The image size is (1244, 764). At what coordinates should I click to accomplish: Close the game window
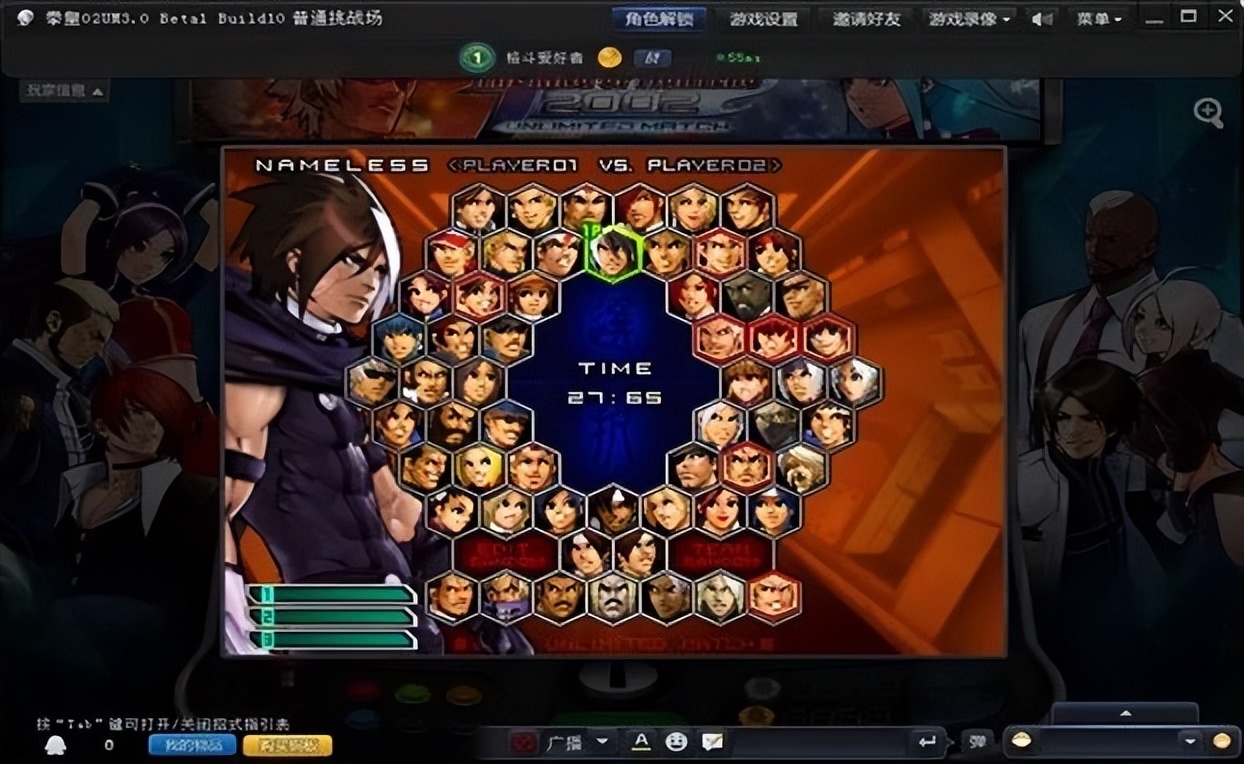pos(1224,16)
